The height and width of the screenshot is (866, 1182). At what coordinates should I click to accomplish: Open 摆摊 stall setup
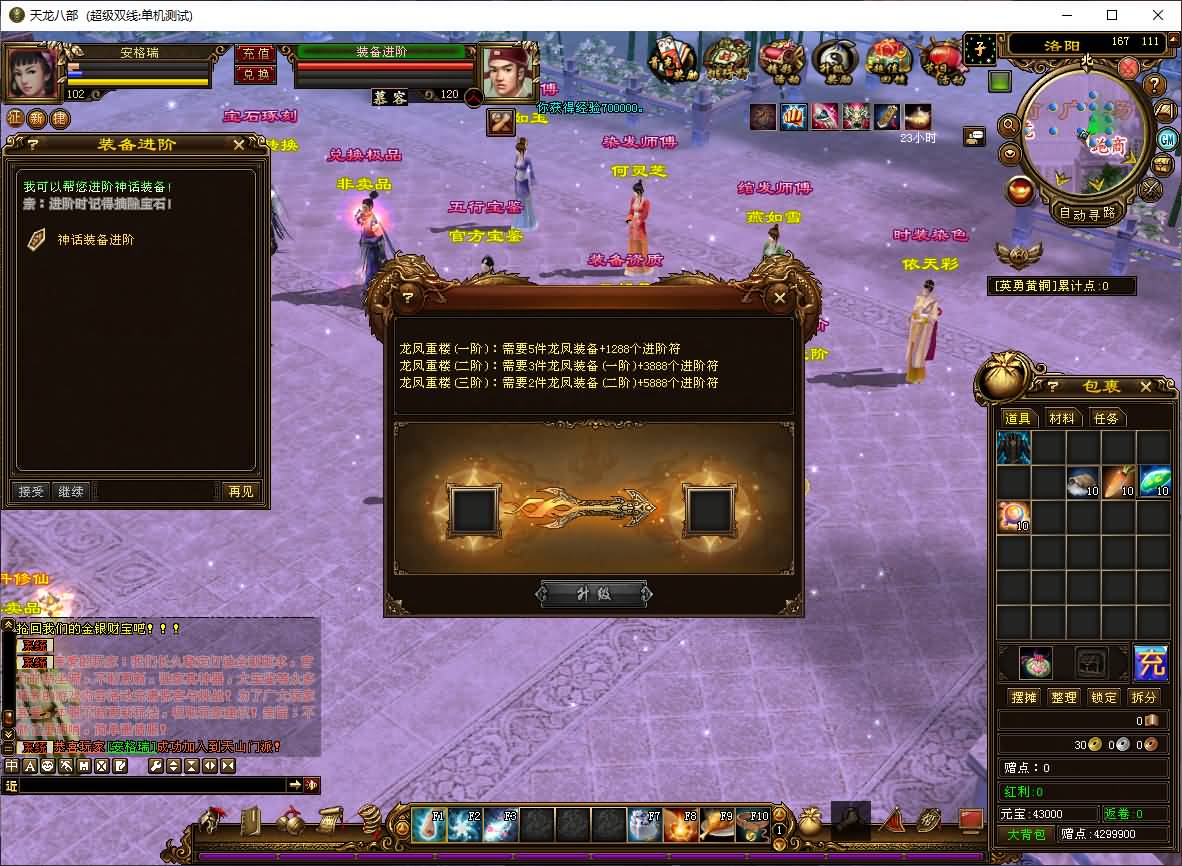pyautogui.click(x=1022, y=697)
